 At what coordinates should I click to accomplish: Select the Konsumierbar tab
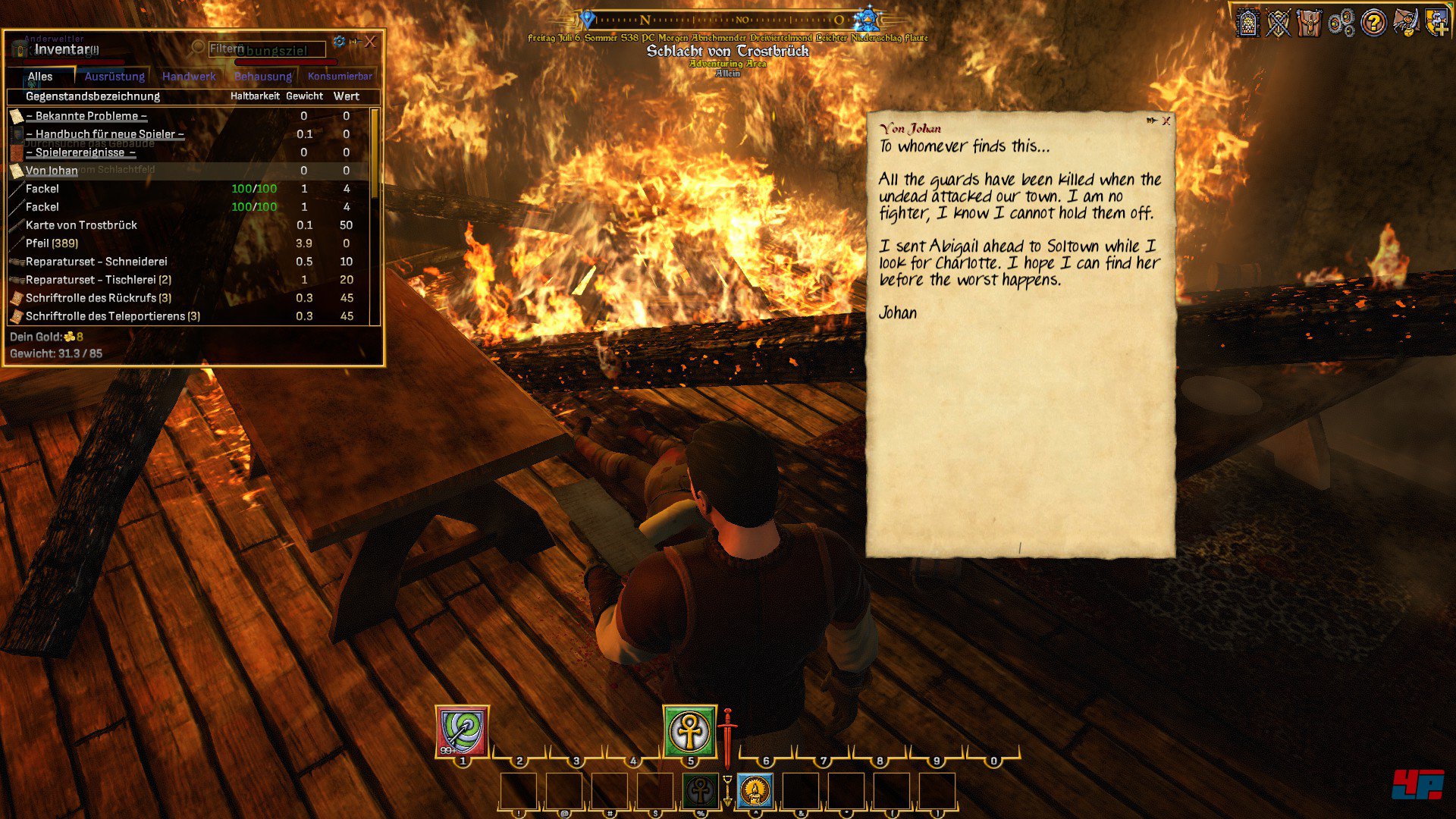(340, 77)
